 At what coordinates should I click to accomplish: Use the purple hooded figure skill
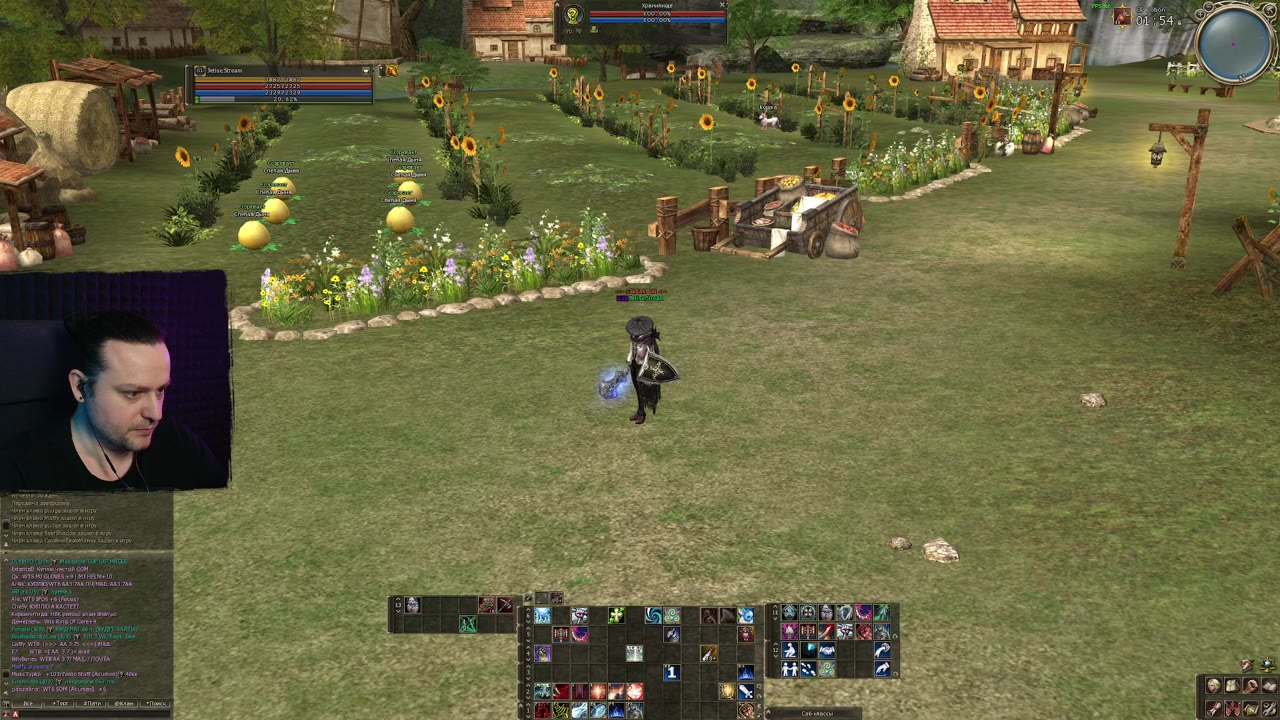coord(542,653)
